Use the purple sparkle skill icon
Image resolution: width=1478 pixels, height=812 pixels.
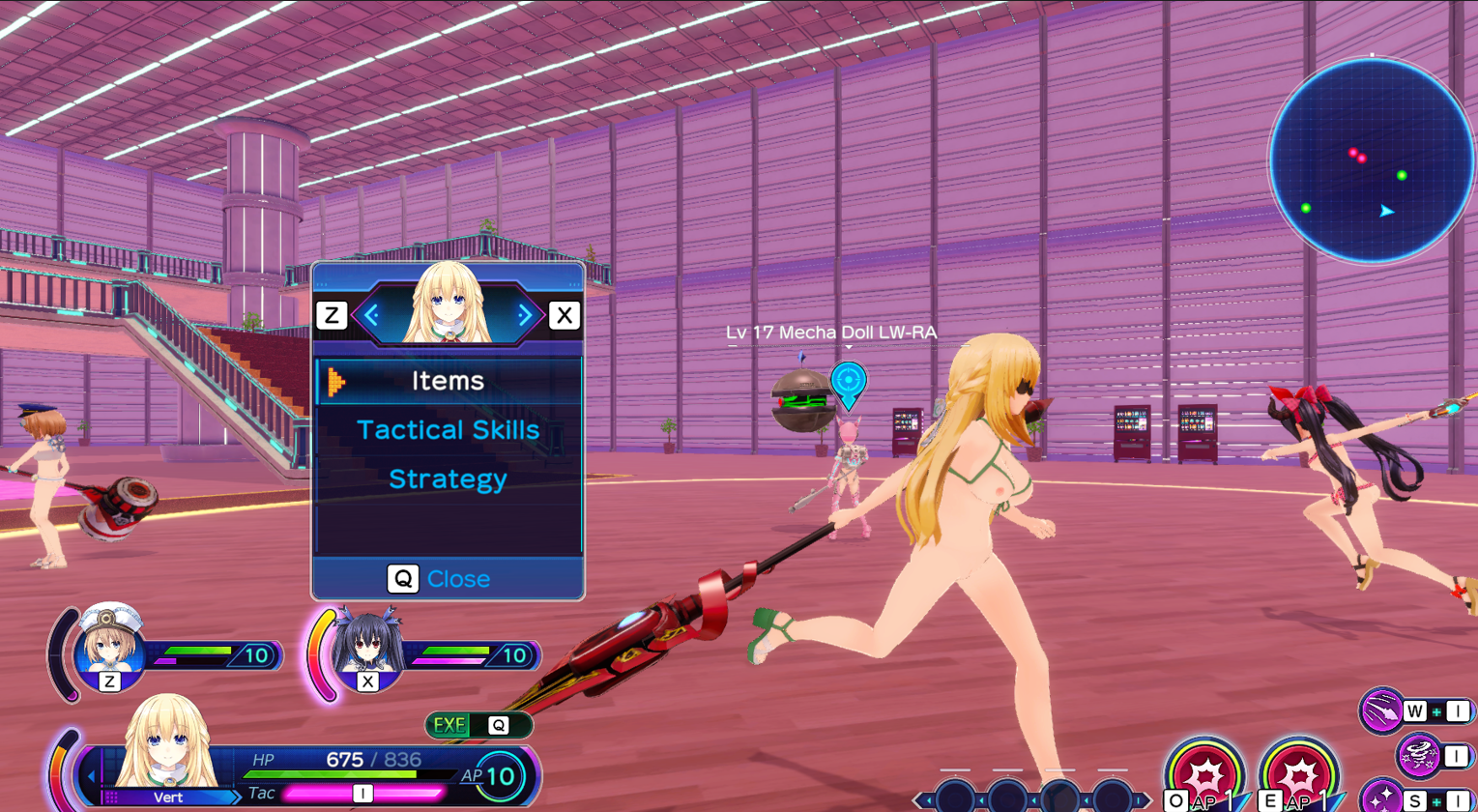coord(1382,797)
